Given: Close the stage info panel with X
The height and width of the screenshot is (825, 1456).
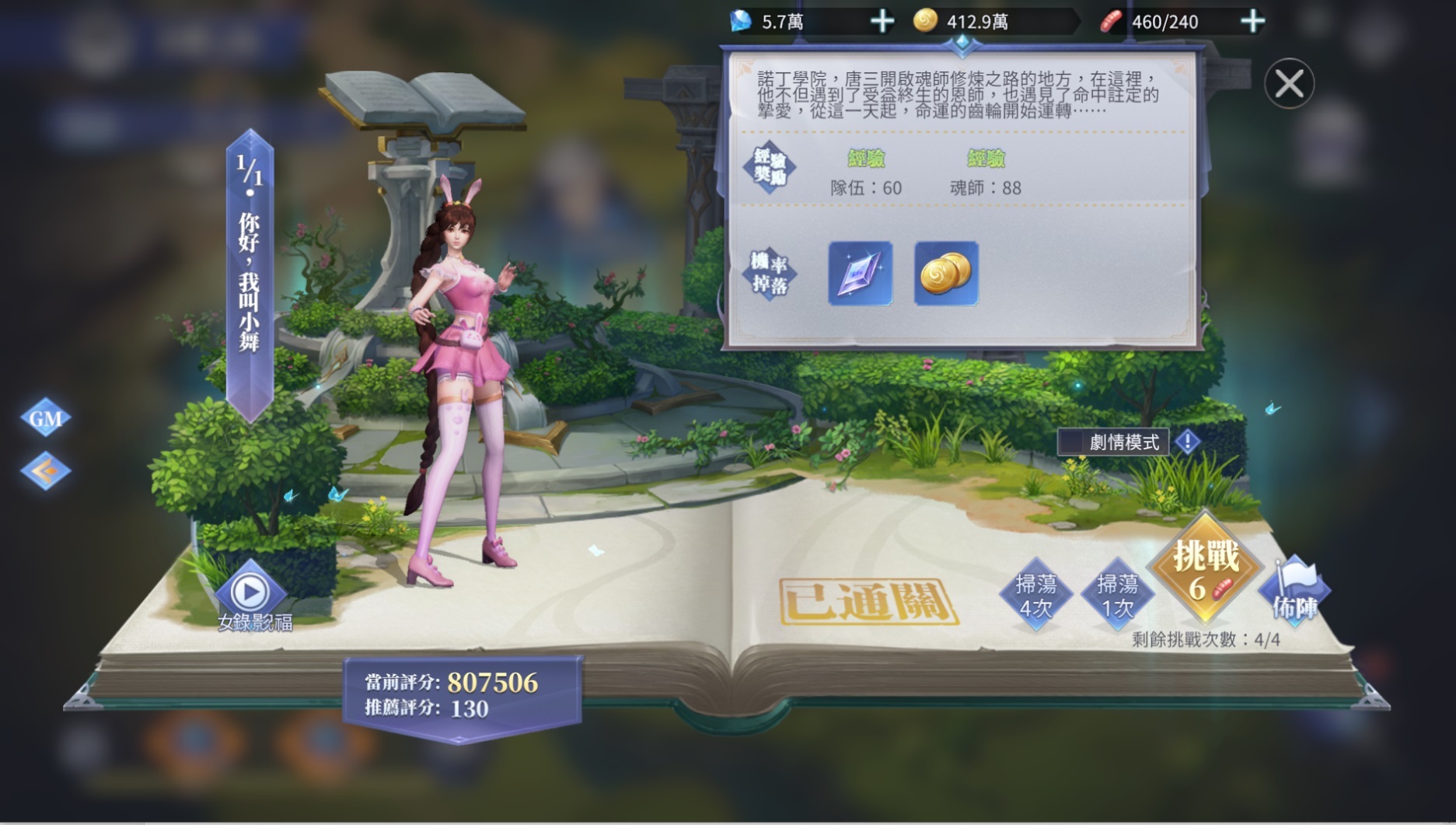Looking at the screenshot, I should pos(1290,83).
